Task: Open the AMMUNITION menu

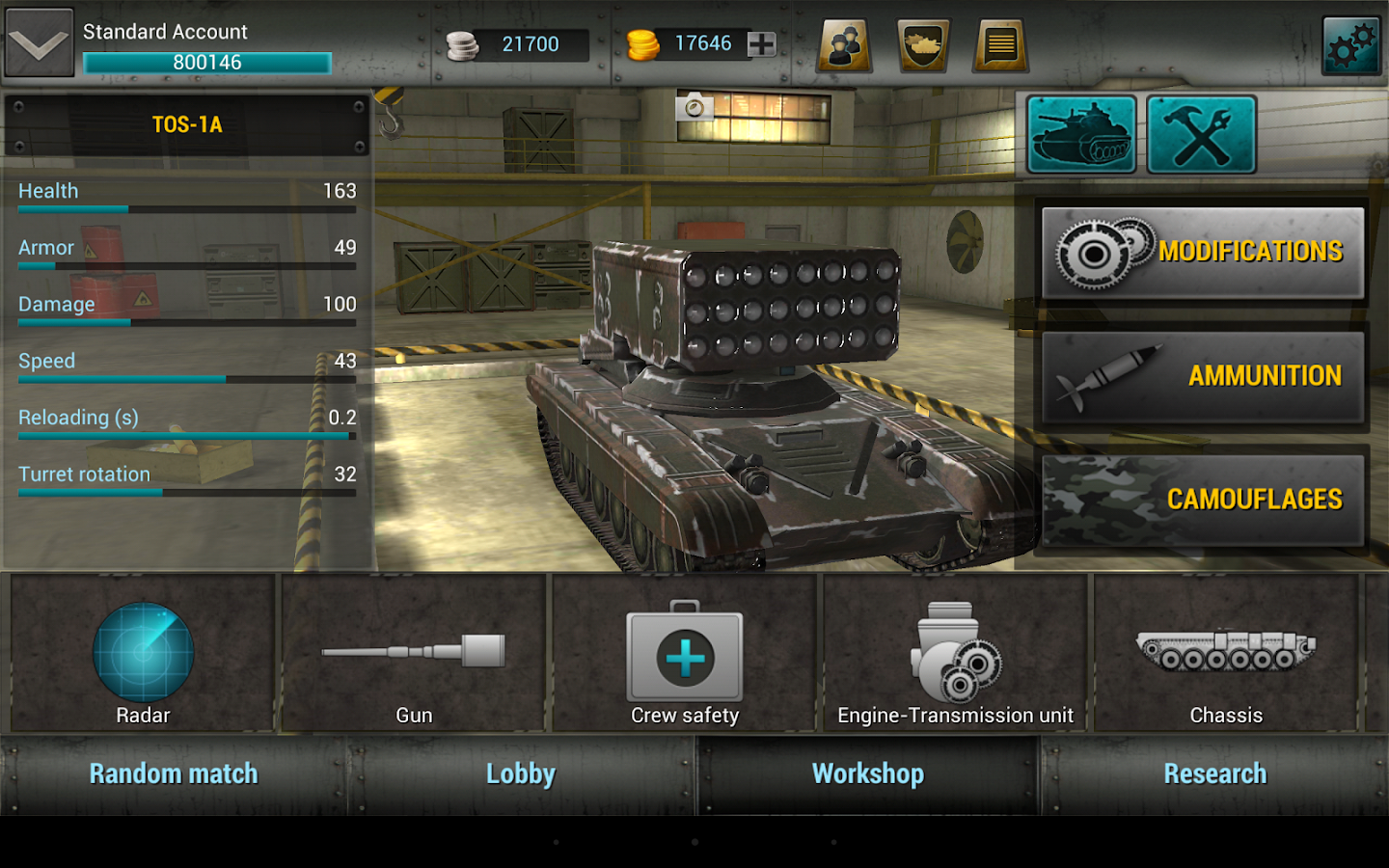Action: pos(1202,376)
